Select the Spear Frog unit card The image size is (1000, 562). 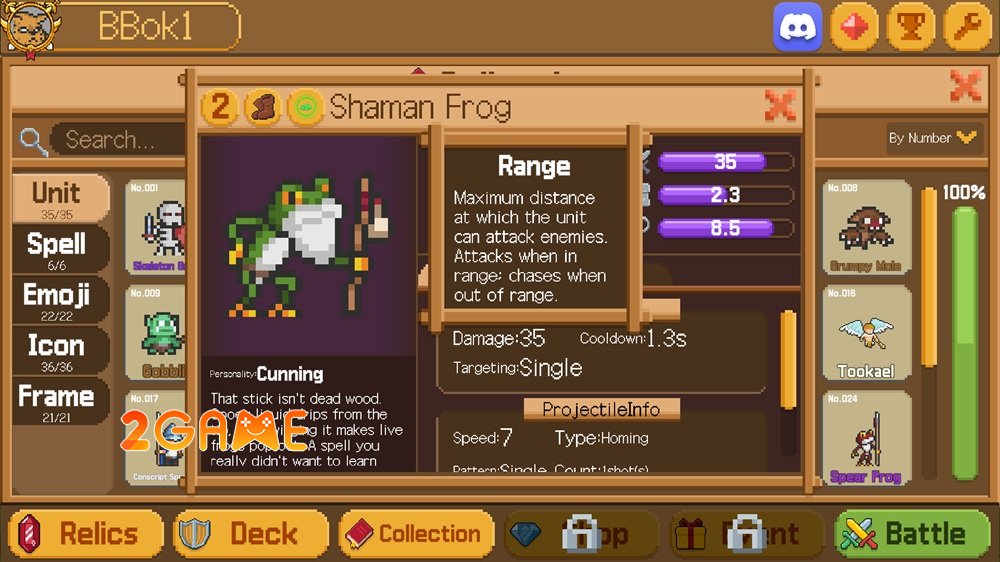(x=866, y=438)
